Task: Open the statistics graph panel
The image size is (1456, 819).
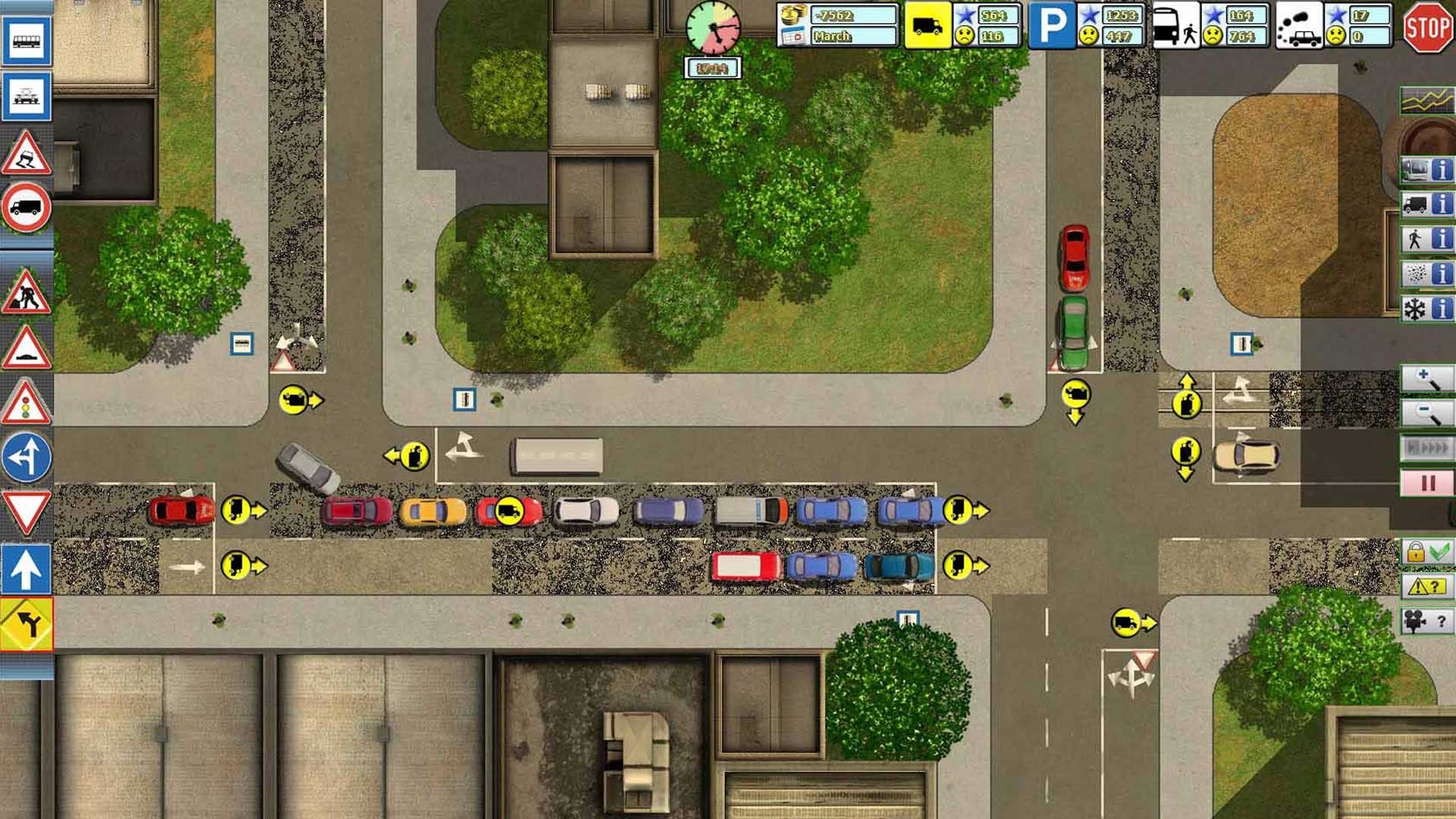Action: [x=1426, y=100]
